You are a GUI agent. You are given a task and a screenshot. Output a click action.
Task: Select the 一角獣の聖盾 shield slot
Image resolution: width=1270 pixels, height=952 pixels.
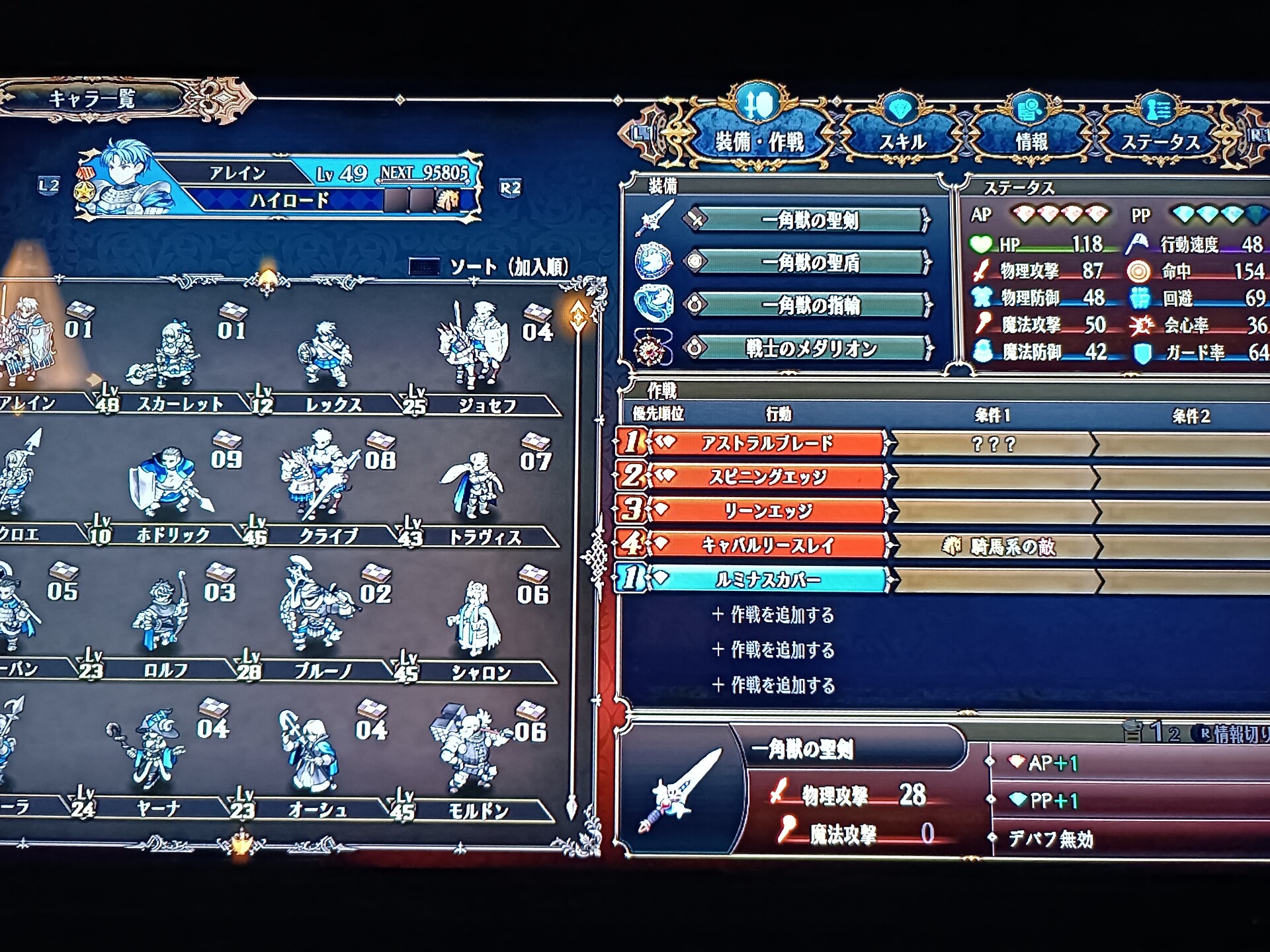tap(809, 262)
